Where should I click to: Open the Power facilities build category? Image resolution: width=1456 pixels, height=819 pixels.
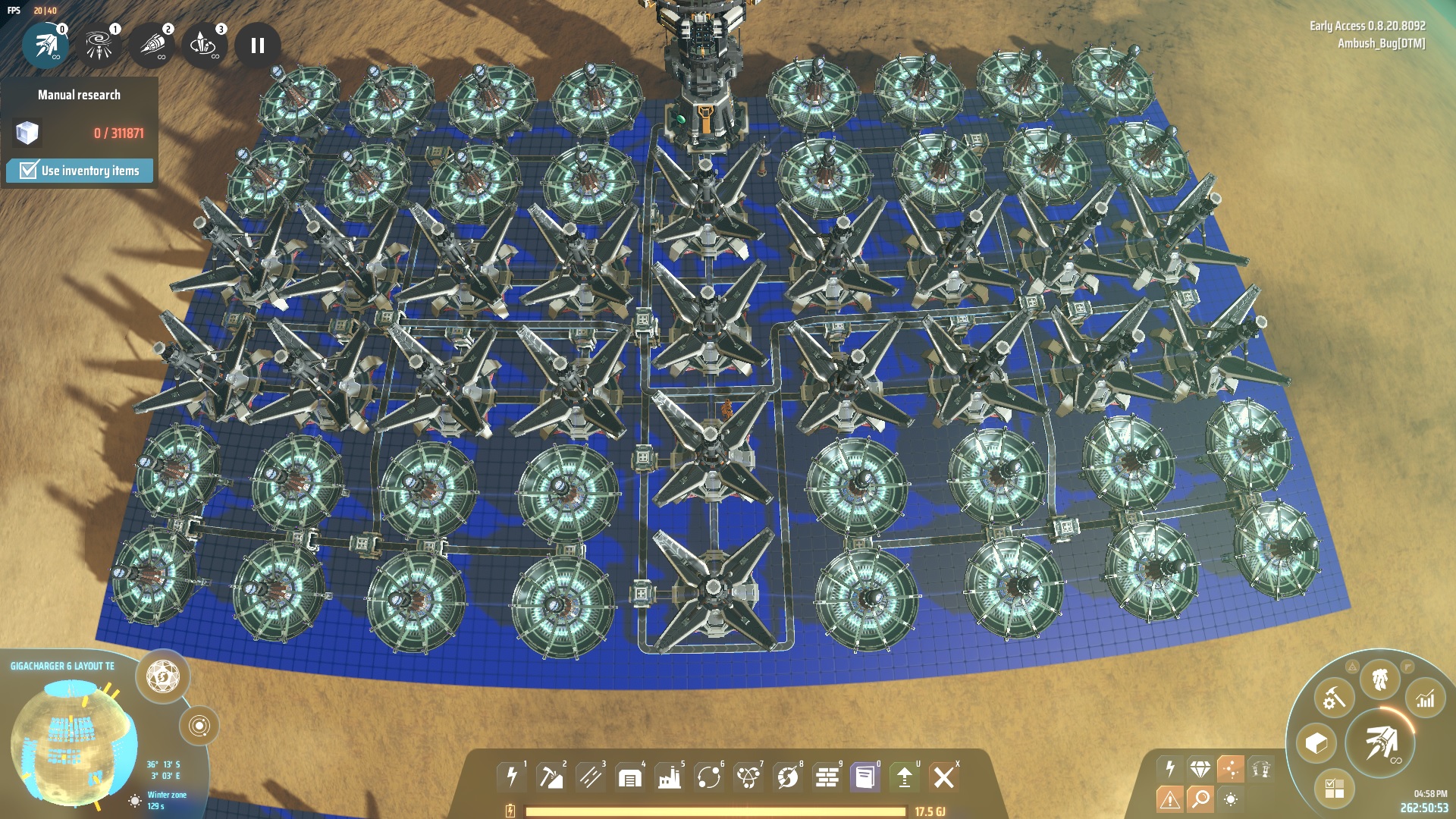click(x=513, y=776)
